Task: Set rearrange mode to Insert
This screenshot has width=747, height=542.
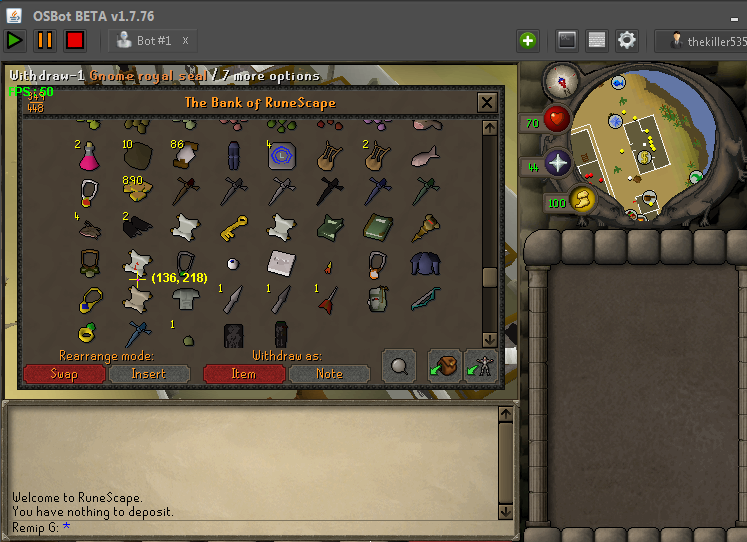Action: click(x=148, y=374)
